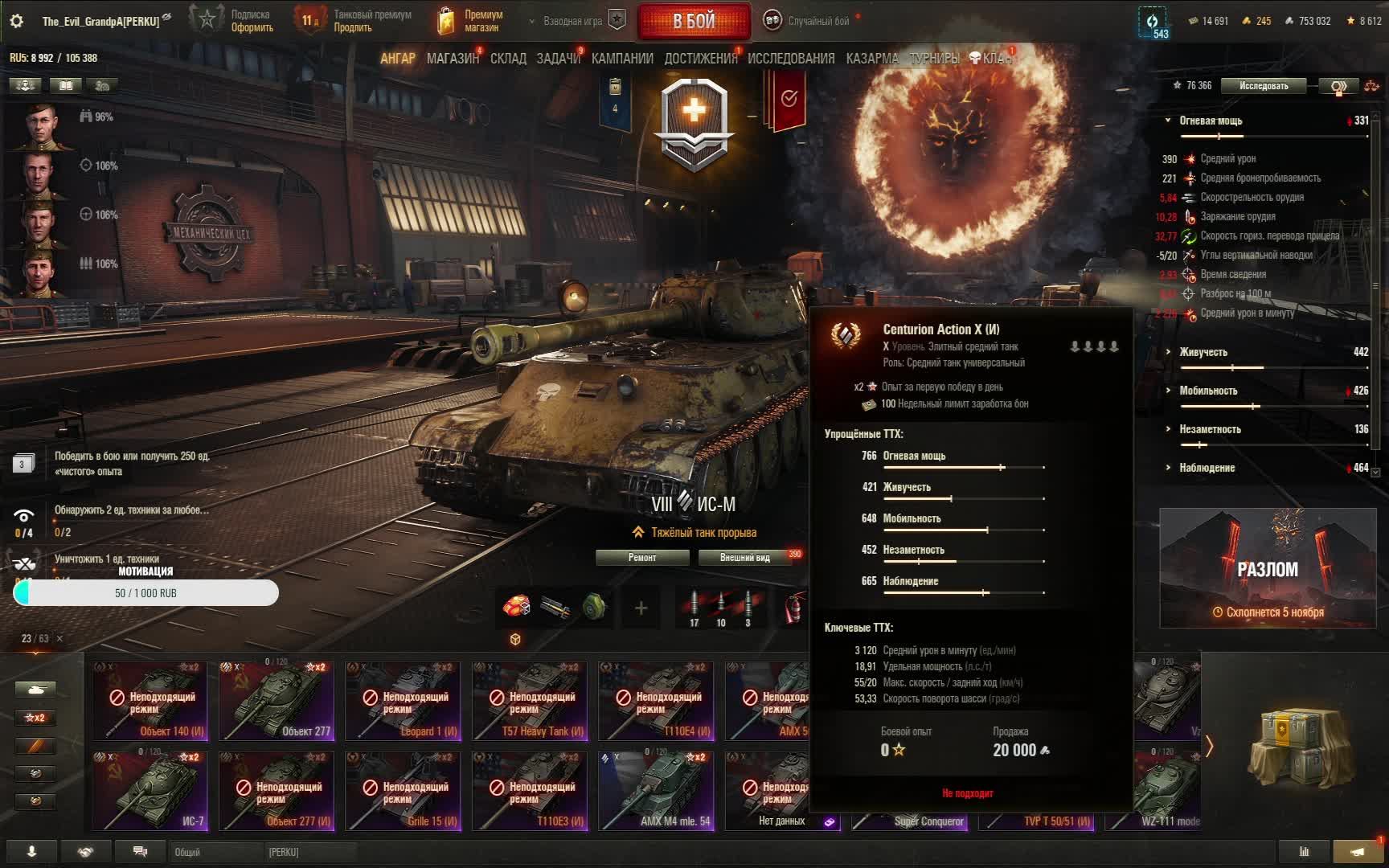Image resolution: width=1389 pixels, height=868 pixels.
Task: Start battle with the В БОЙ button
Action: click(694, 22)
